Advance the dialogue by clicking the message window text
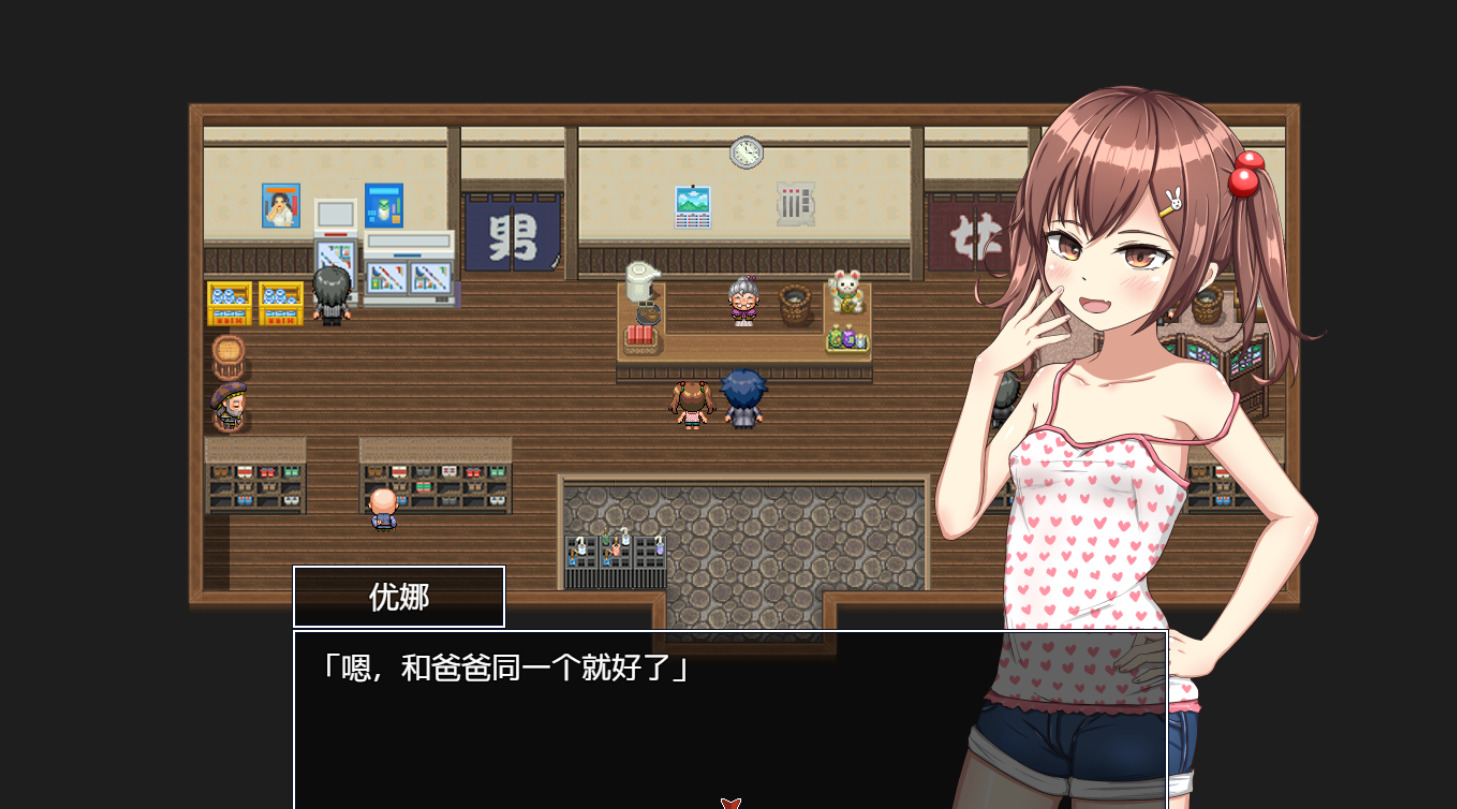The width and height of the screenshot is (1457, 809). coord(503,667)
